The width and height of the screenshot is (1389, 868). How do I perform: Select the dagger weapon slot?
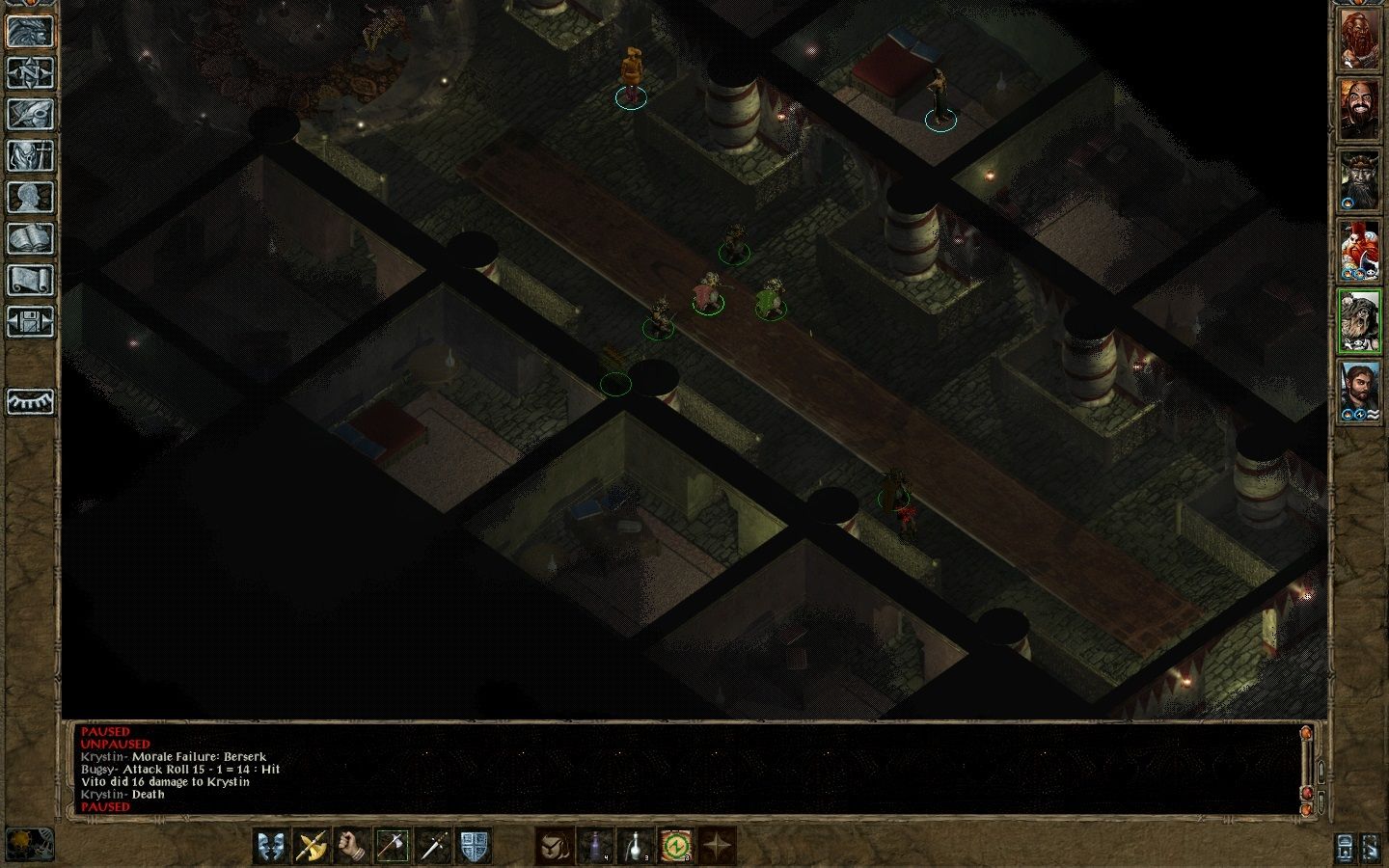(x=433, y=846)
